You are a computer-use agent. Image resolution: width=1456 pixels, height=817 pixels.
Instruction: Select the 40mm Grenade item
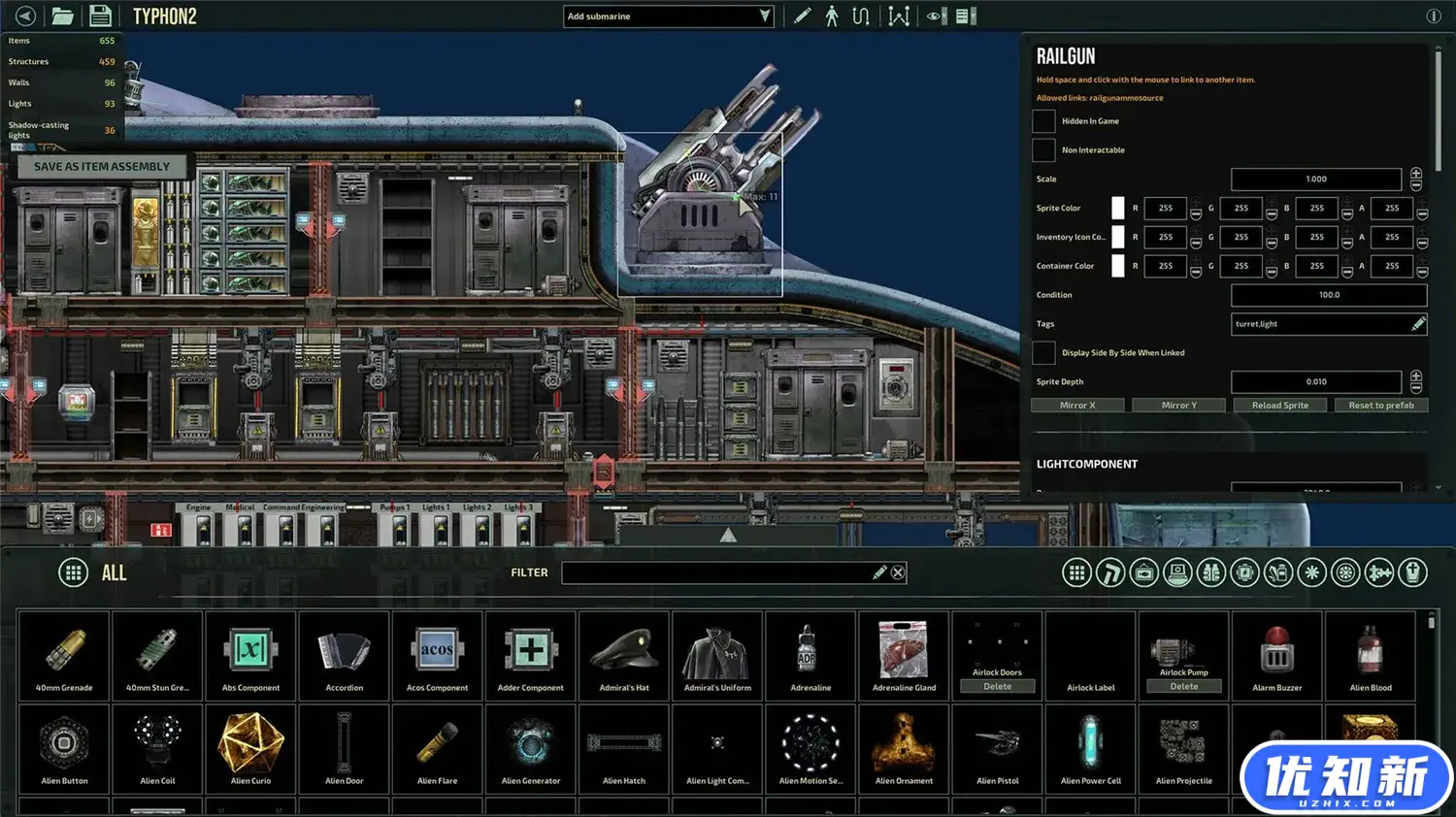tap(64, 655)
